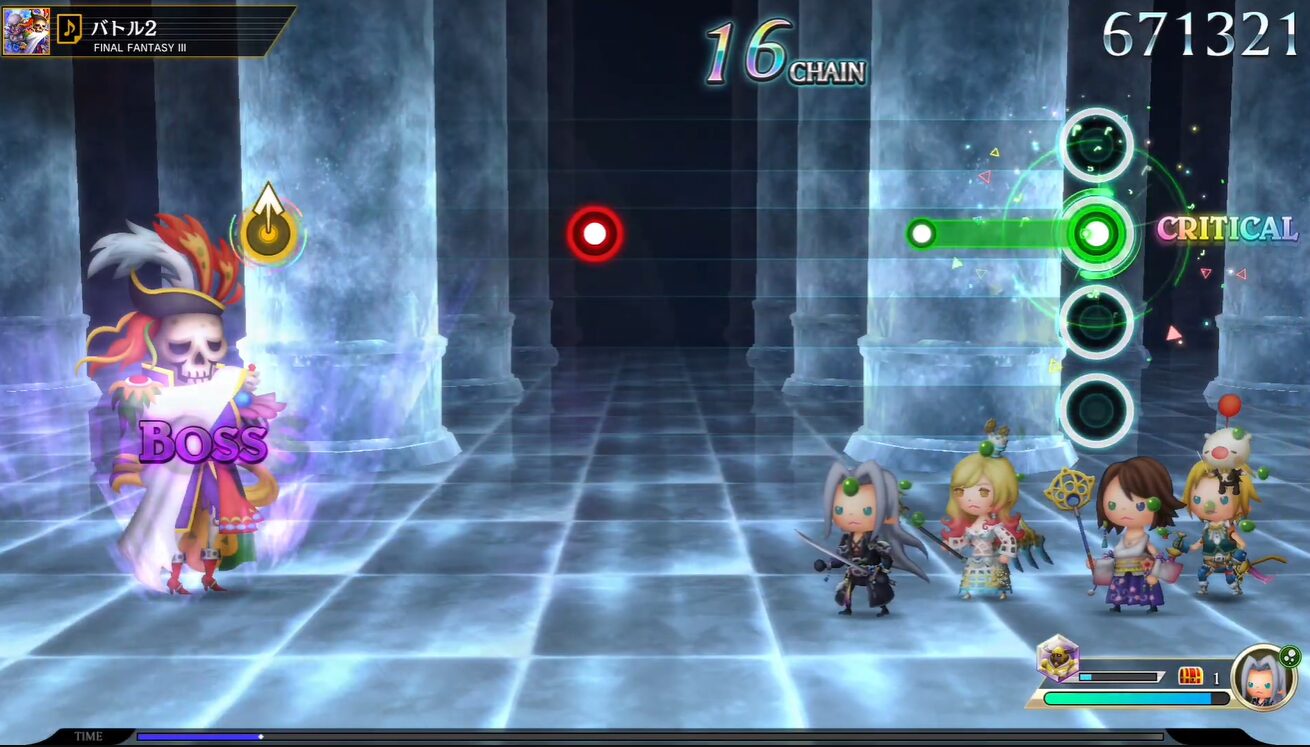The width and height of the screenshot is (1310, 747).
Task: Hit the red touch note
Action: (x=595, y=234)
